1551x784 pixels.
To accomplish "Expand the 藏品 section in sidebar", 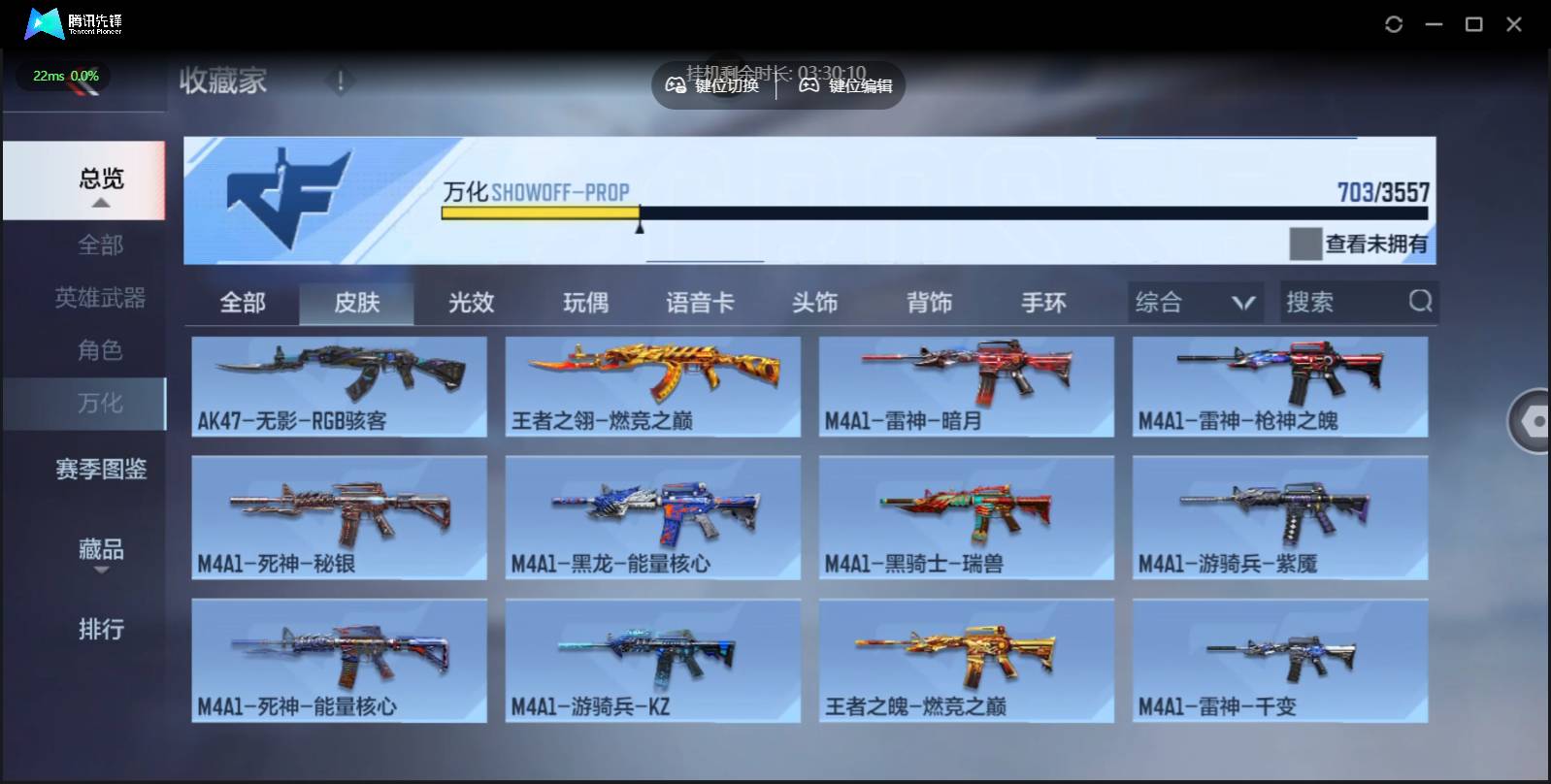I will pos(100,550).
